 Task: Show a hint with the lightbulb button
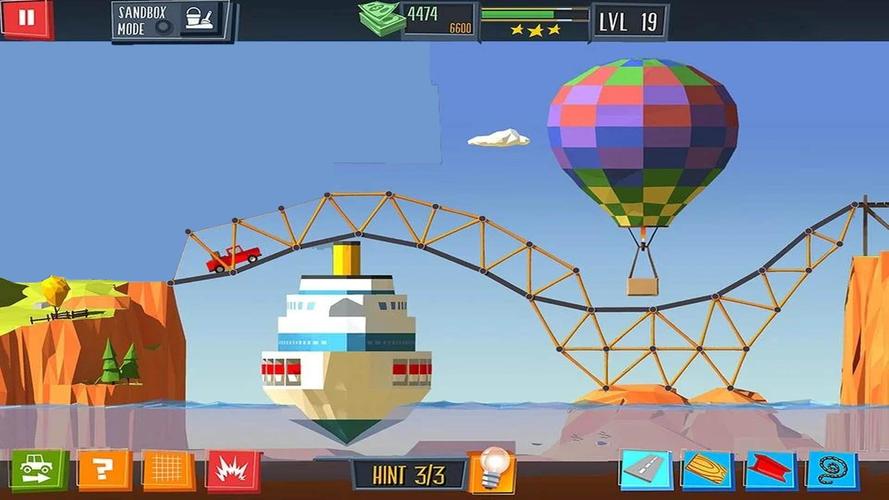492,468
